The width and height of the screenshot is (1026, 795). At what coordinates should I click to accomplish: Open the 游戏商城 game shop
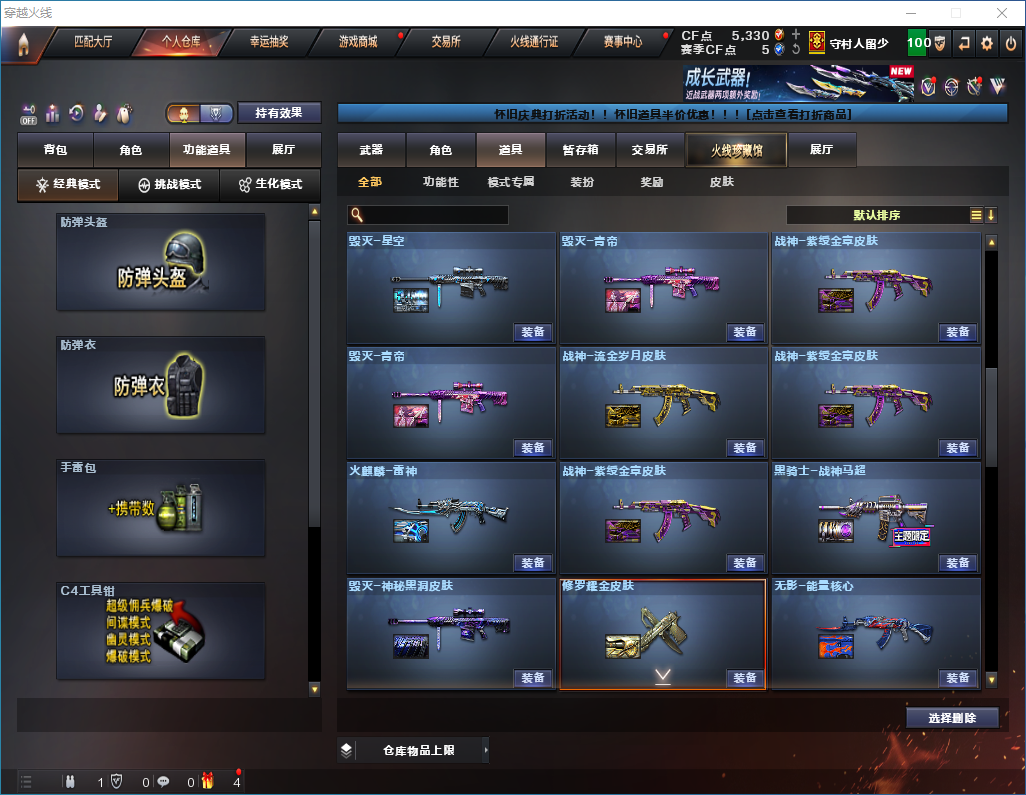tap(357, 42)
